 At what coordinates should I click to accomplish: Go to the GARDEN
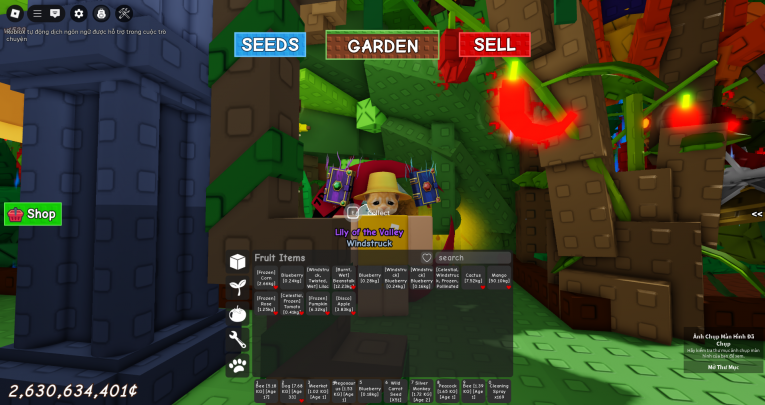pyautogui.click(x=382, y=46)
